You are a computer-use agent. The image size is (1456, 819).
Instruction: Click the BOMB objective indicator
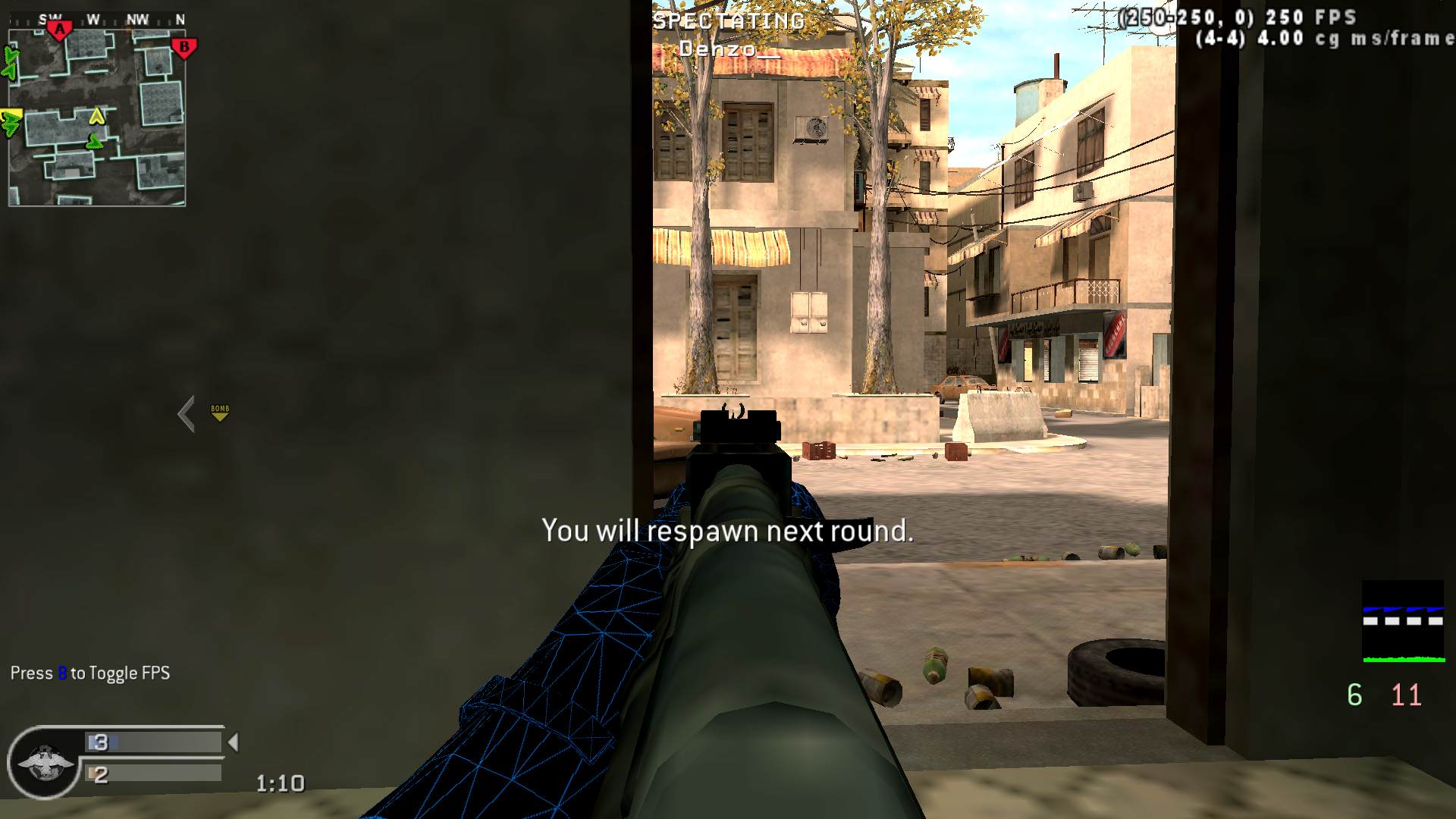(220, 412)
